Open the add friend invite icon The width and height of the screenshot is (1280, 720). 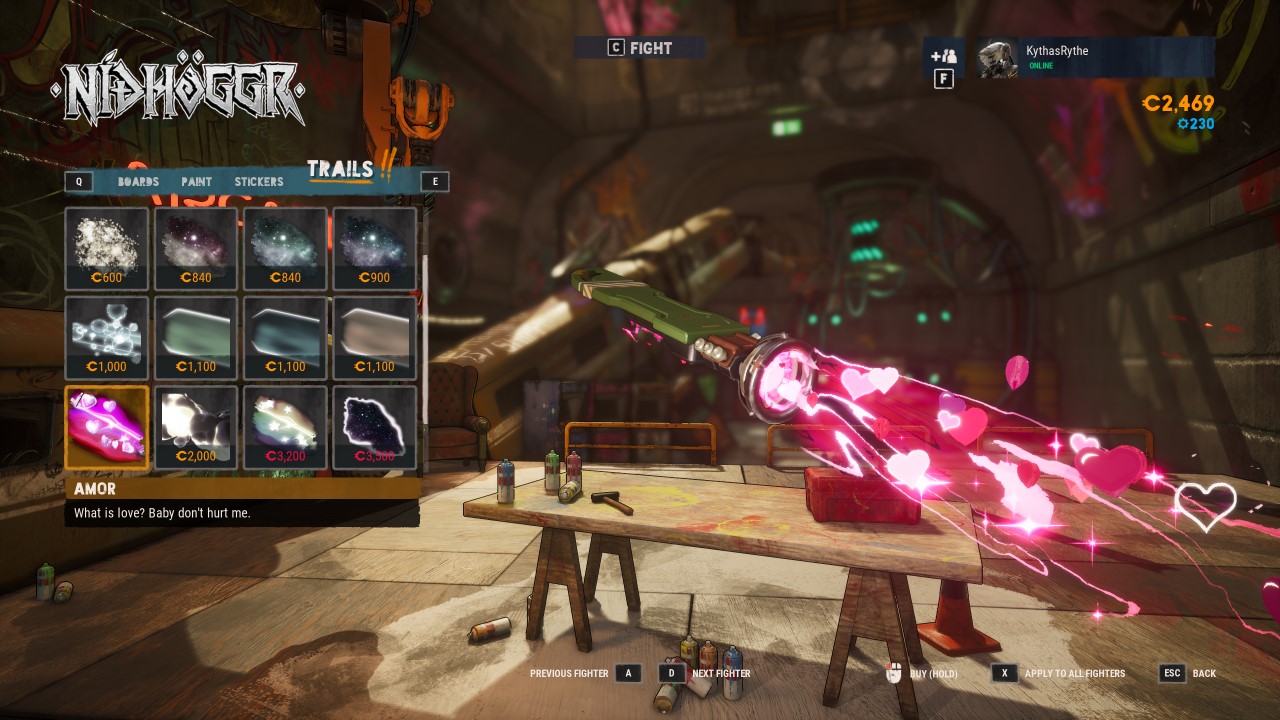tap(943, 57)
